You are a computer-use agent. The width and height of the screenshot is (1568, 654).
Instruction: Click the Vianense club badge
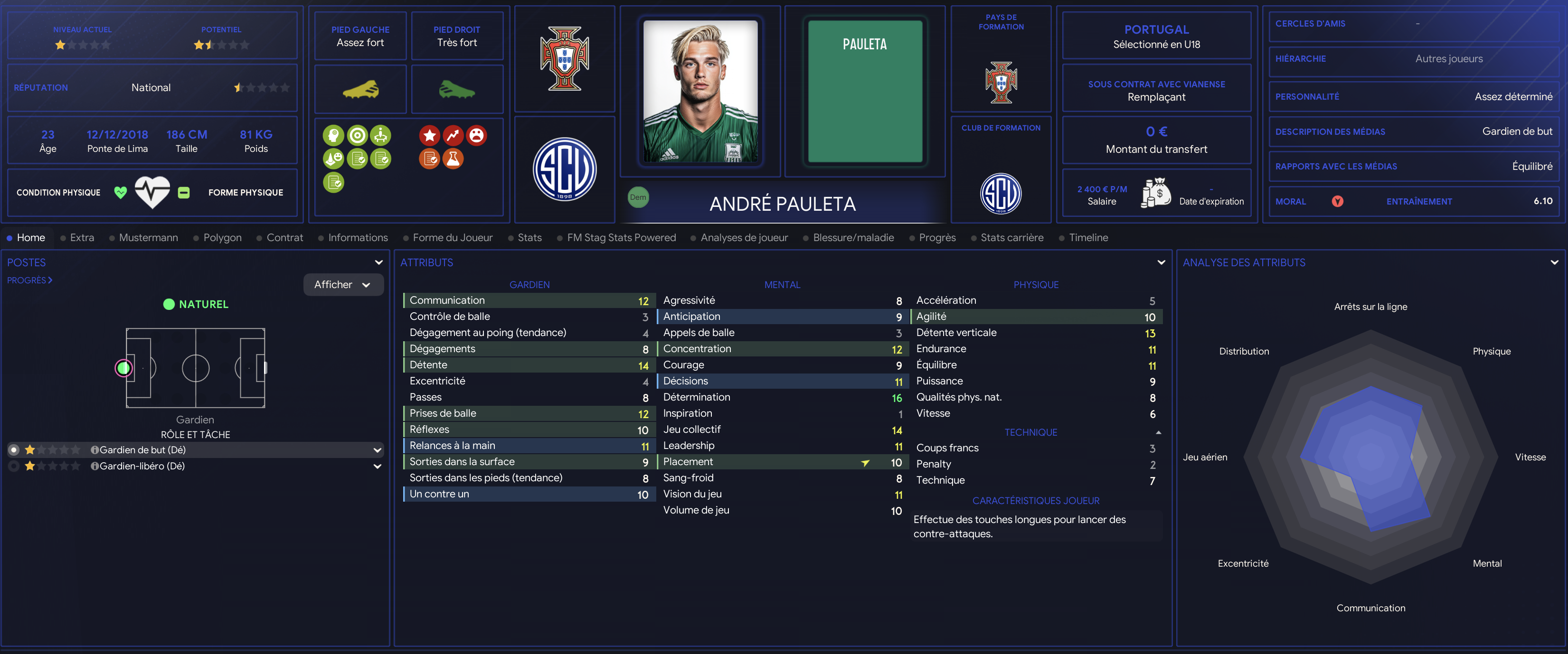564,169
